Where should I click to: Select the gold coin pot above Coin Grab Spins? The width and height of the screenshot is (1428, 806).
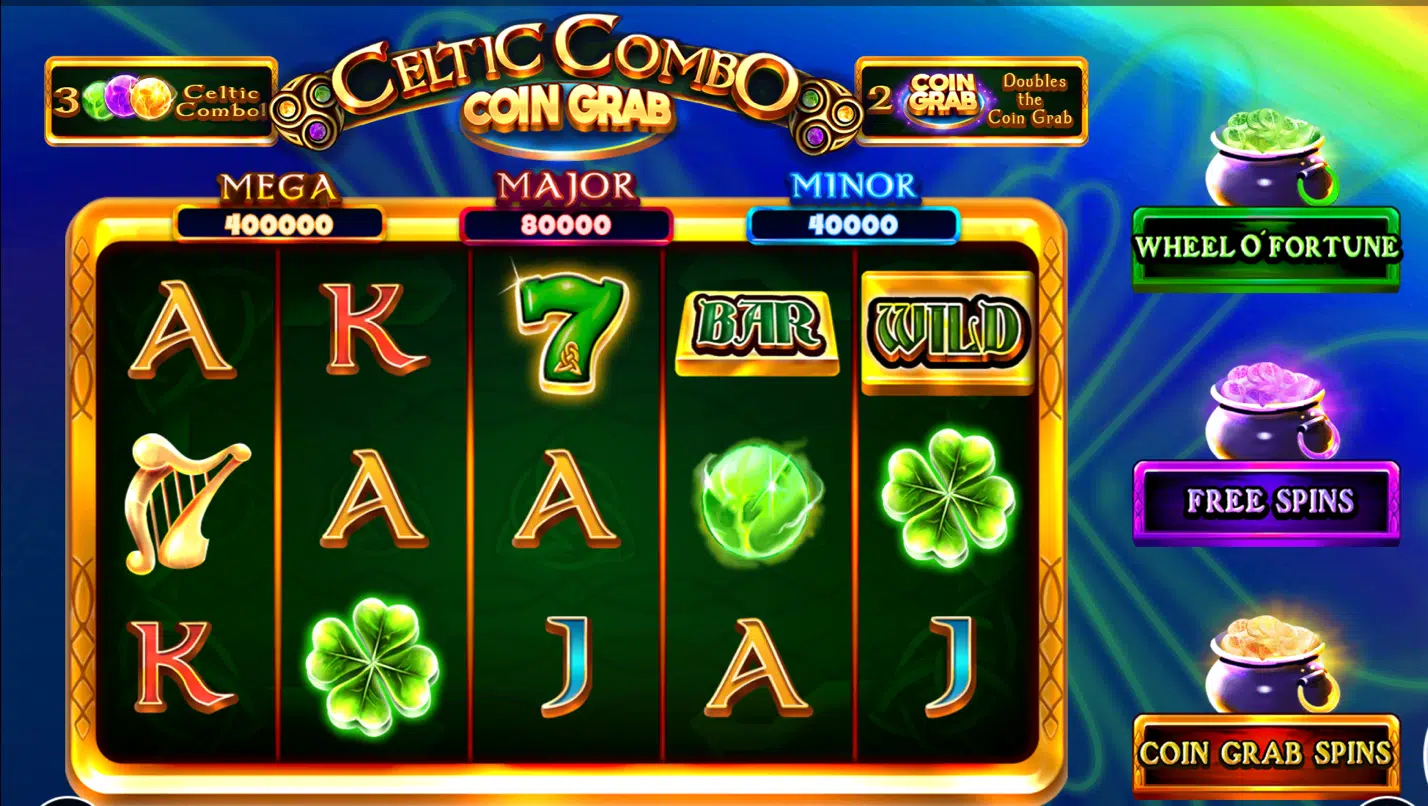1268,667
